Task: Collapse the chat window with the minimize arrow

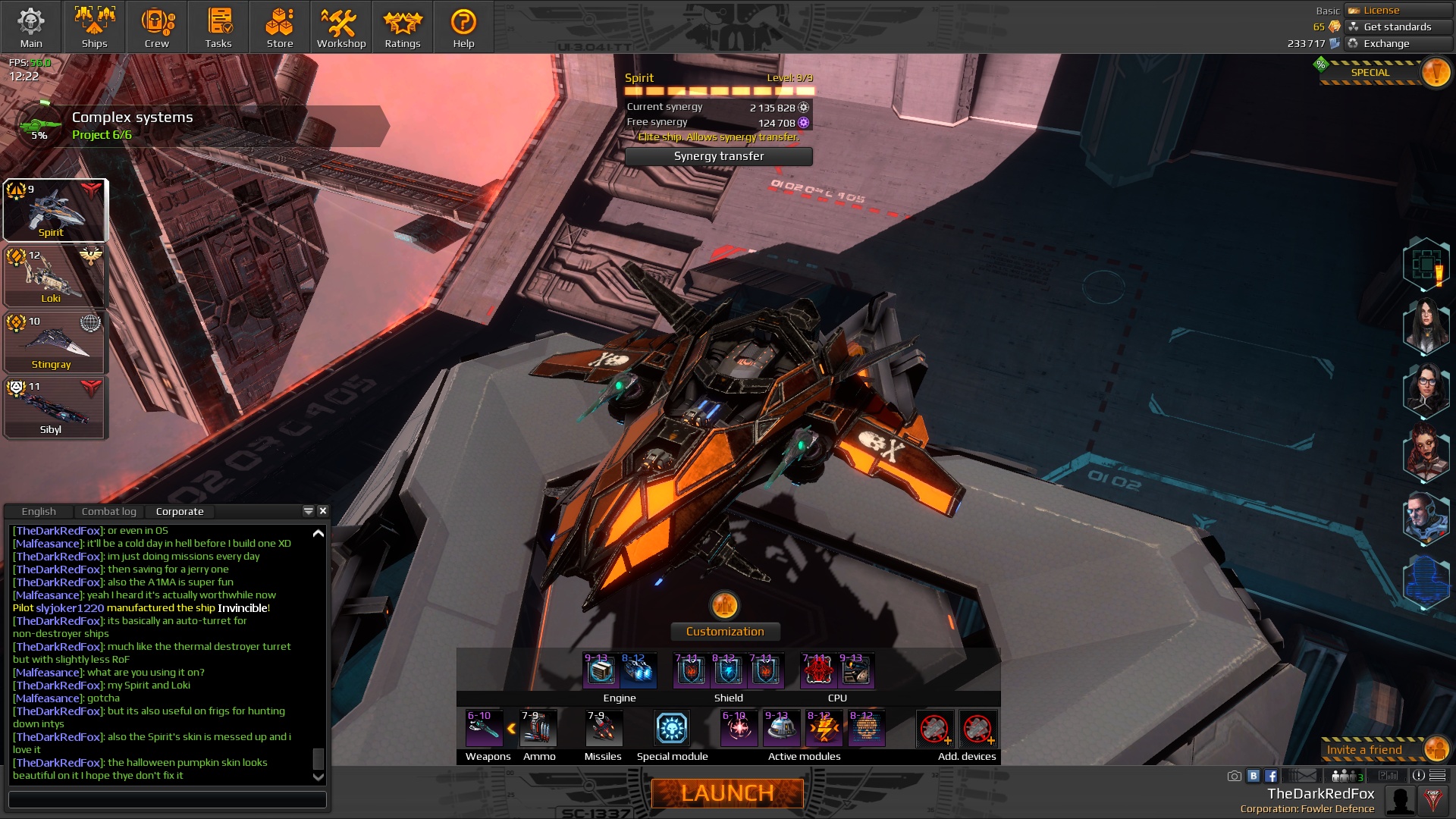Action: coord(308,511)
